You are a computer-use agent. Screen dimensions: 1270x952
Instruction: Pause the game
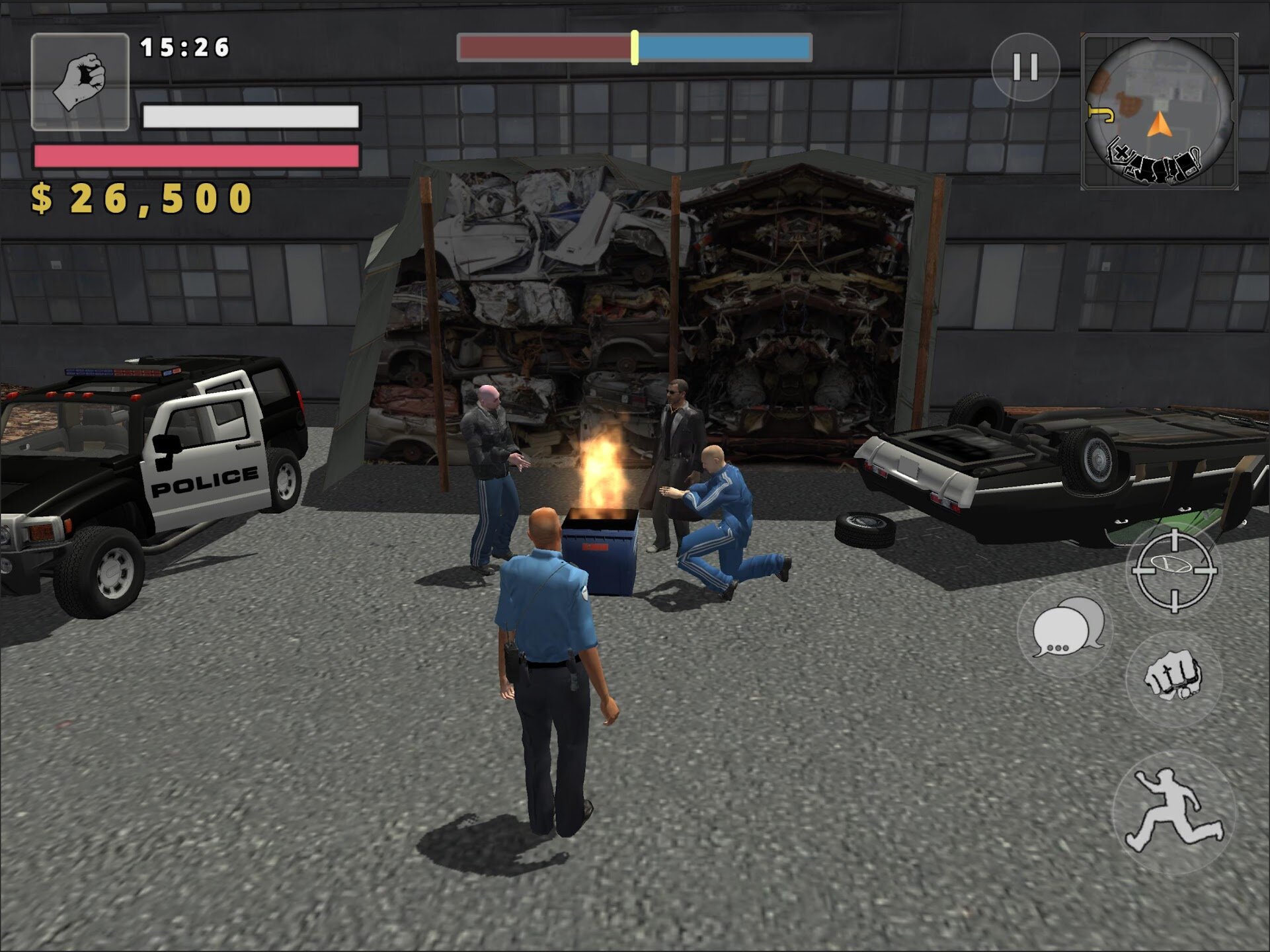[x=1025, y=67]
